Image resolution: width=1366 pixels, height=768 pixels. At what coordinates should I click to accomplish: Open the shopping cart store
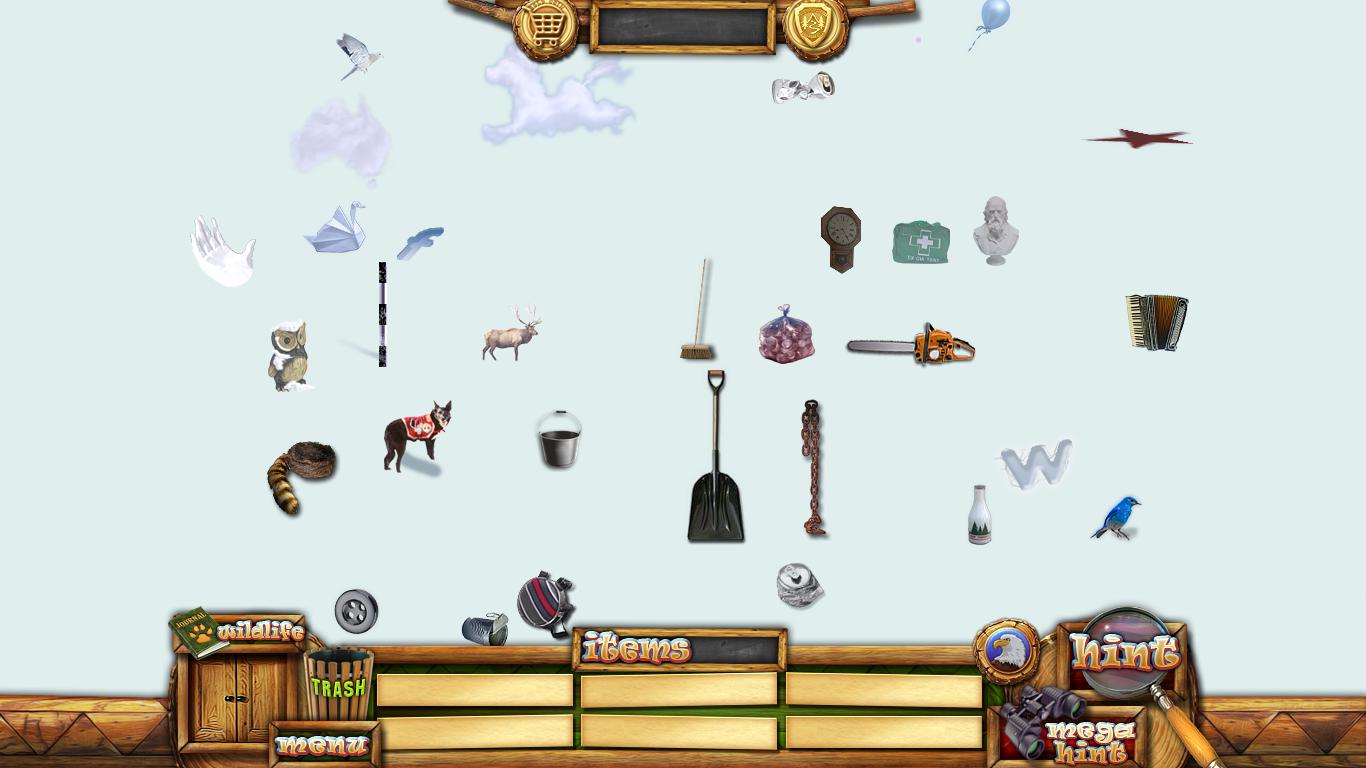coord(545,27)
